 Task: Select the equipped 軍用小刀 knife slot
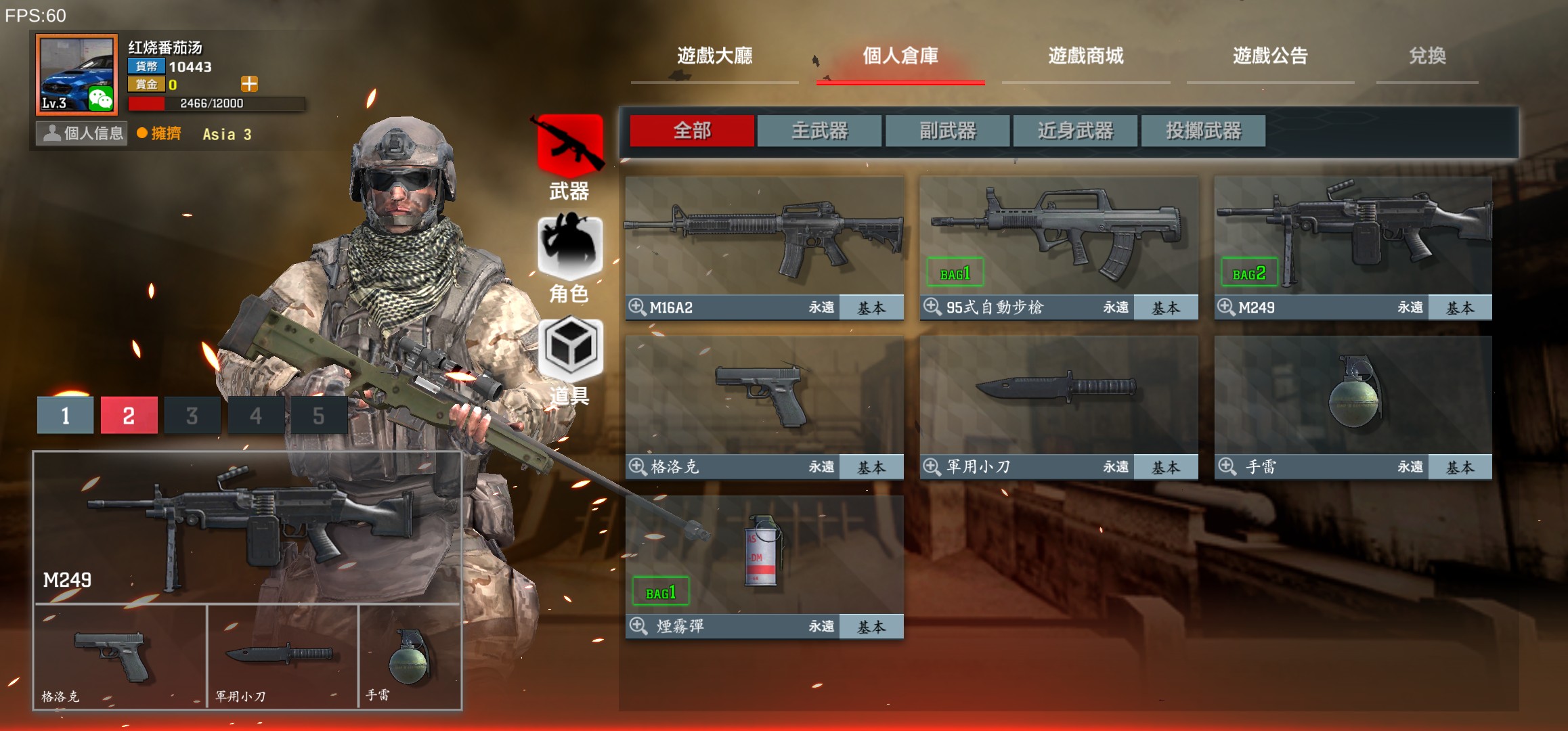(x=282, y=657)
